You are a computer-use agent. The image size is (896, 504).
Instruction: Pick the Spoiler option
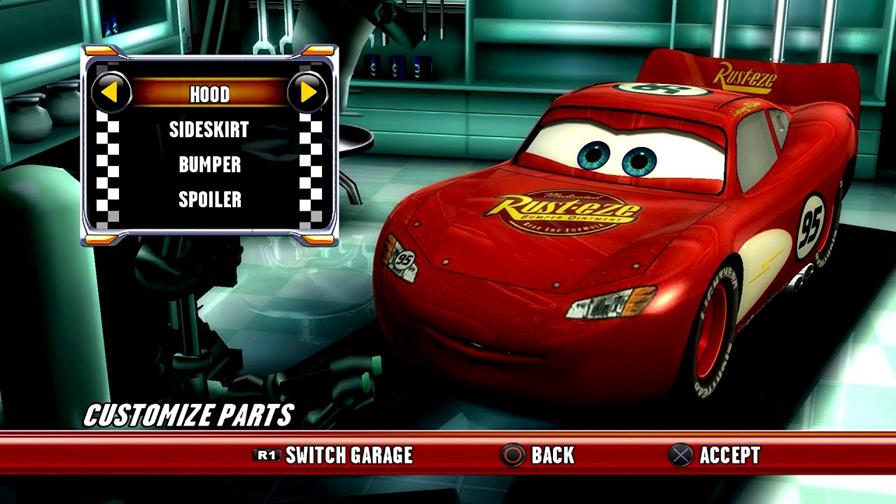click(x=210, y=198)
